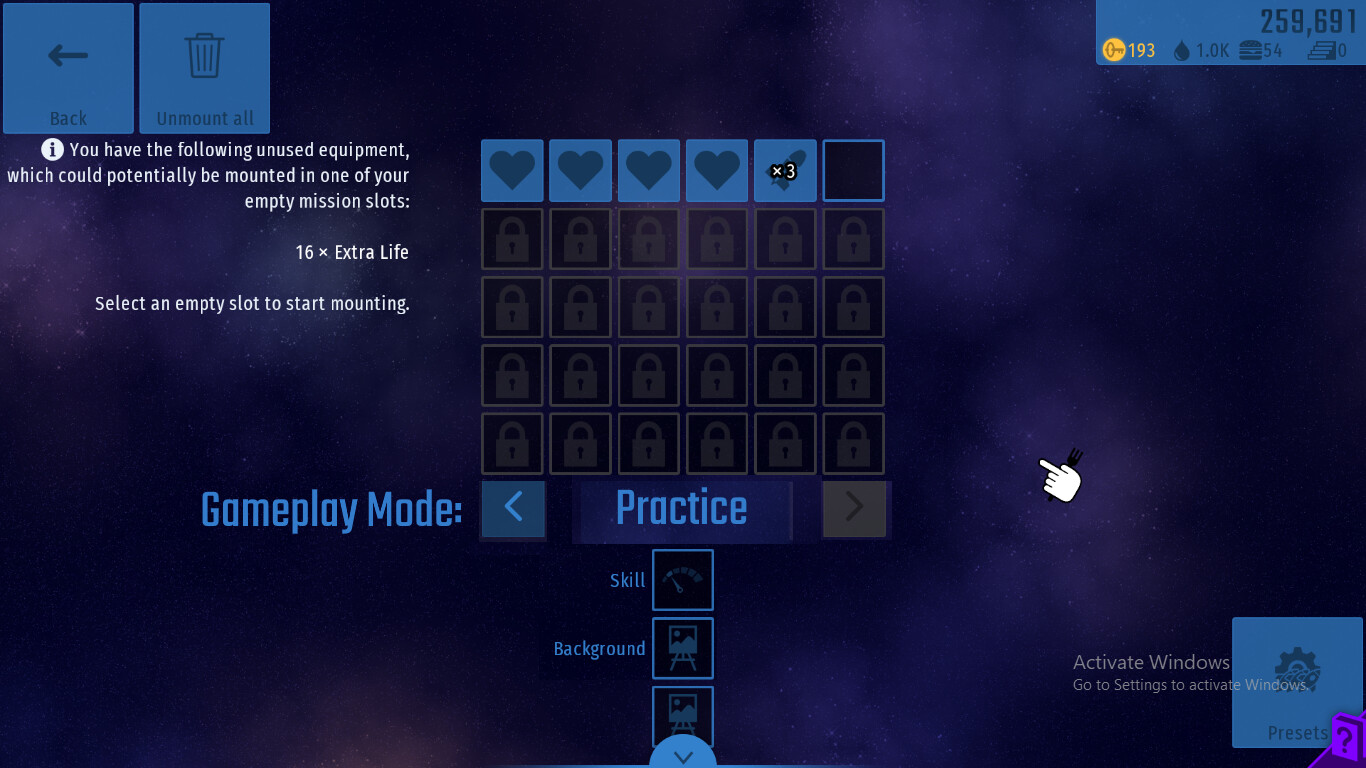Switch to previous gameplay mode with left arrow

pyautogui.click(x=514, y=508)
